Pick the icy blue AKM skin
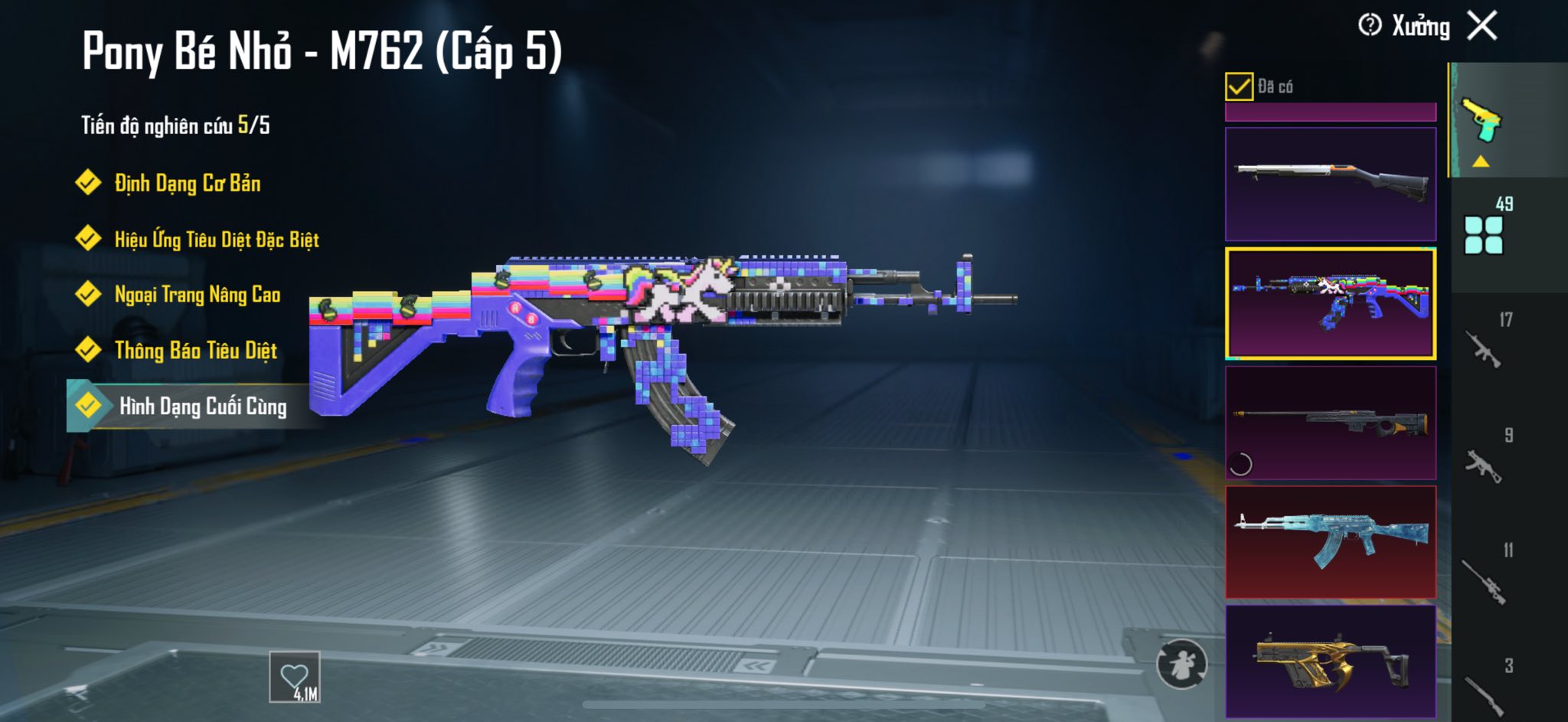 [x=1331, y=542]
